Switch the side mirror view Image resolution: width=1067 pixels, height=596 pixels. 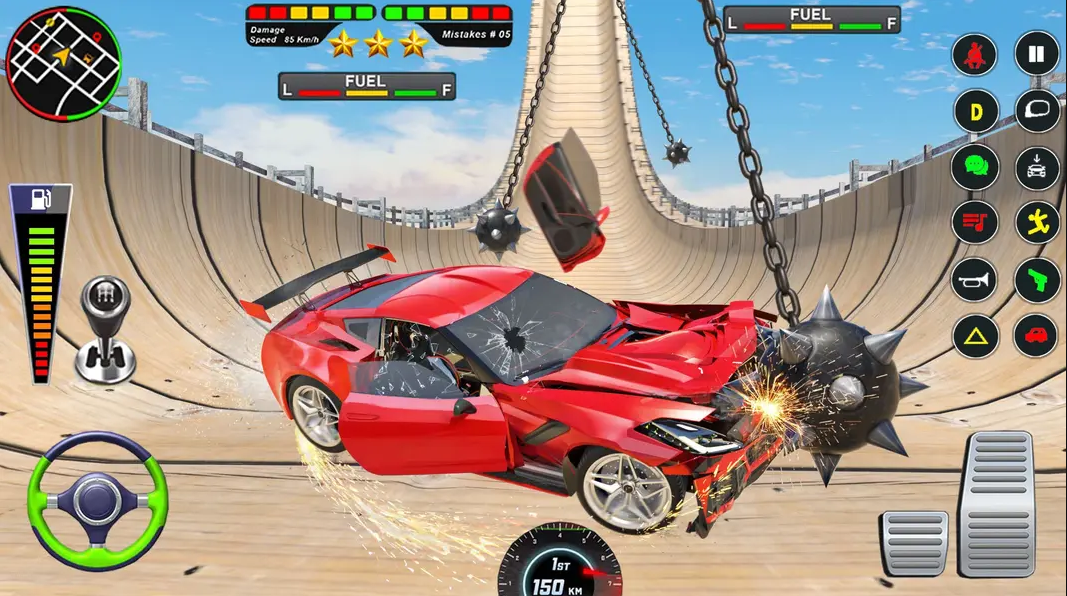[1037, 111]
